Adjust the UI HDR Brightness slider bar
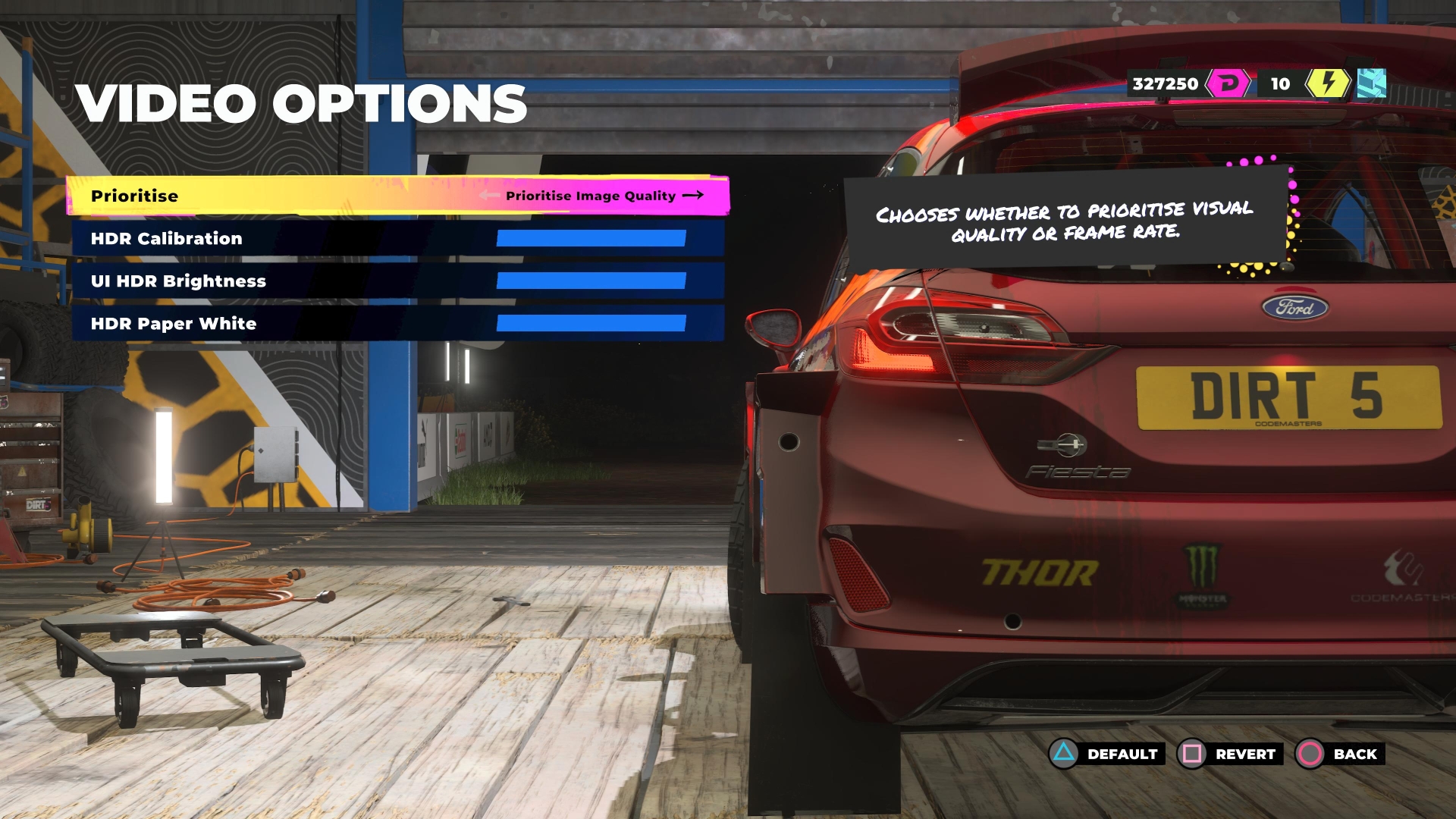The width and height of the screenshot is (1456, 819). pos(591,281)
